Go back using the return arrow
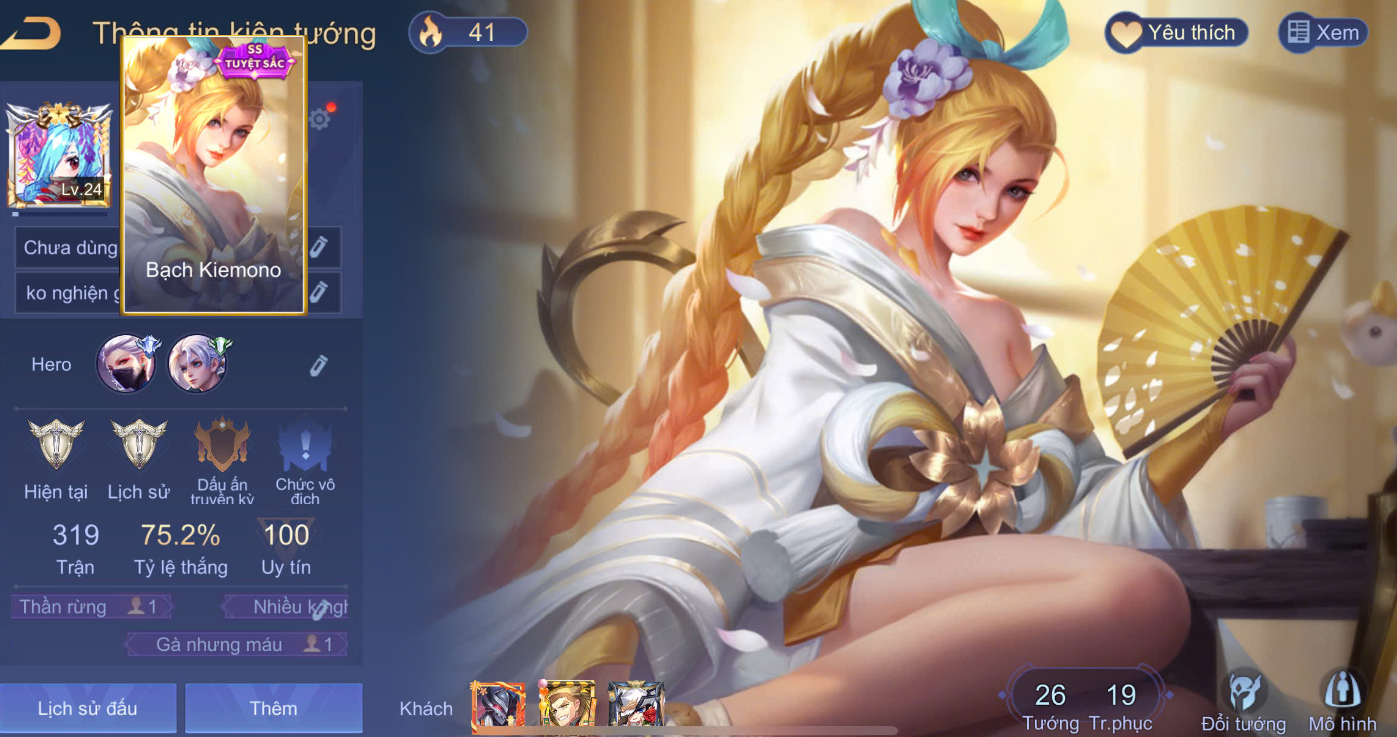1397x737 pixels. (x=32, y=33)
